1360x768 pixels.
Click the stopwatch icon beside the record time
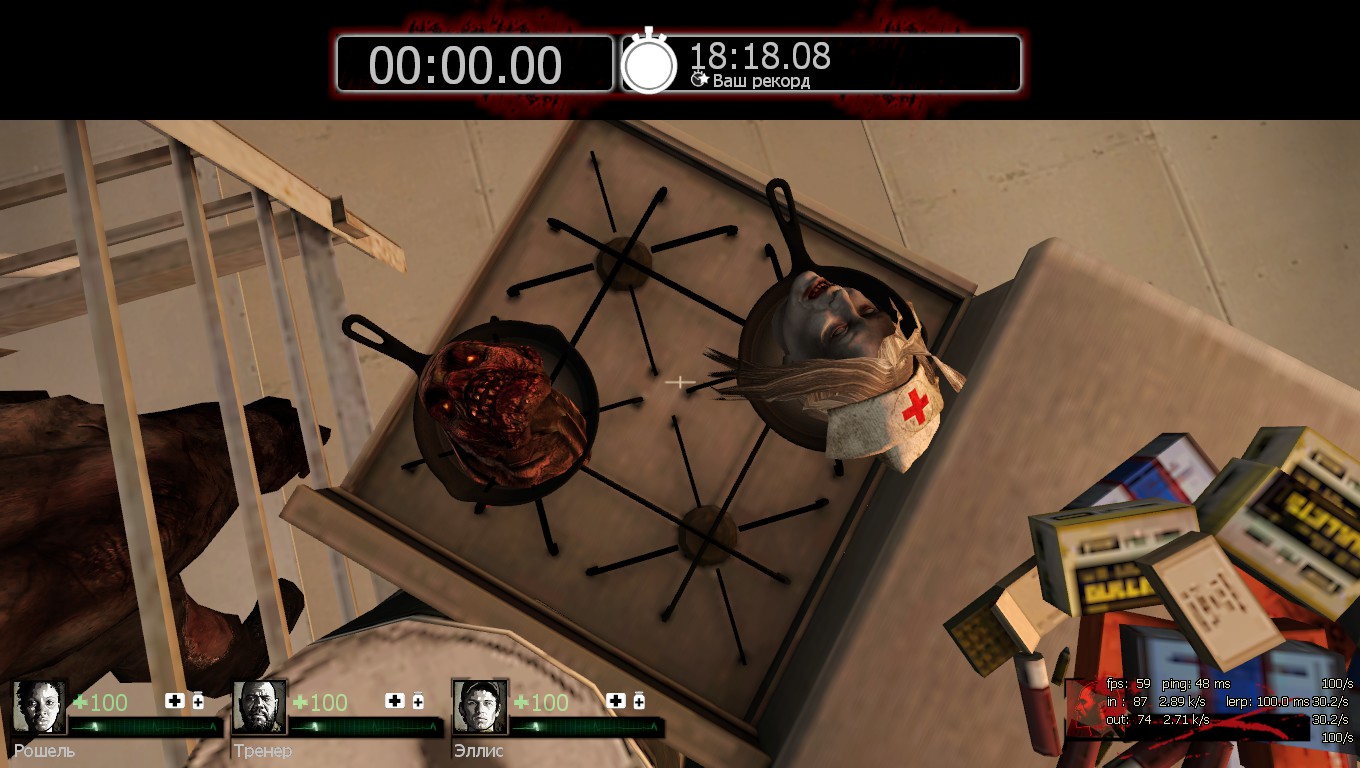649,63
